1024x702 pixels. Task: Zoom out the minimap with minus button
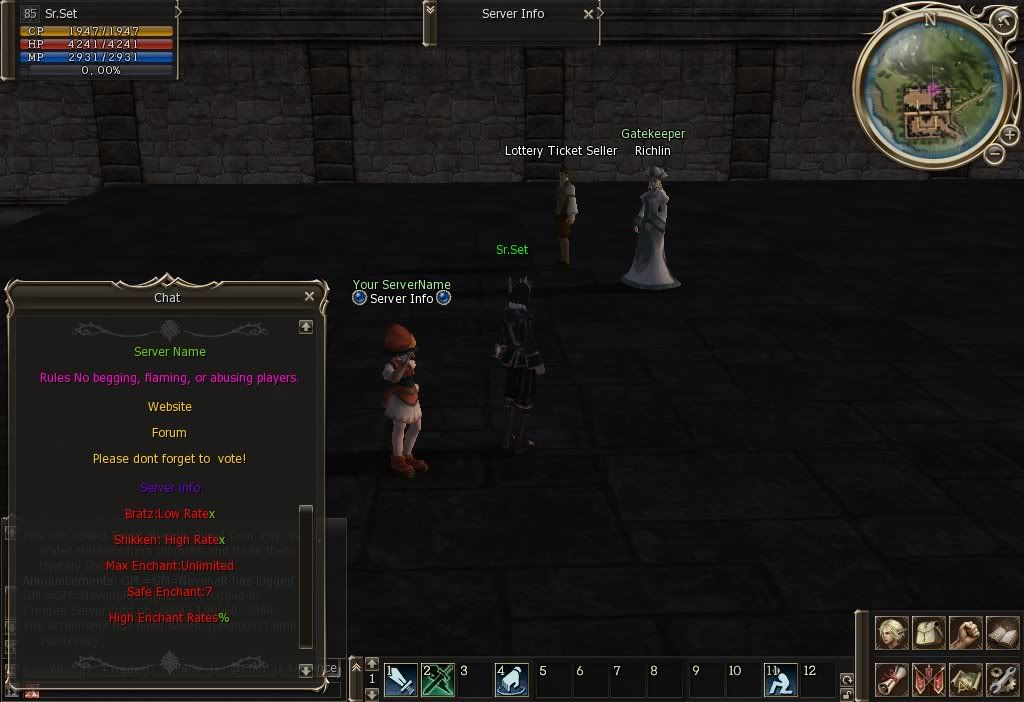click(x=994, y=153)
